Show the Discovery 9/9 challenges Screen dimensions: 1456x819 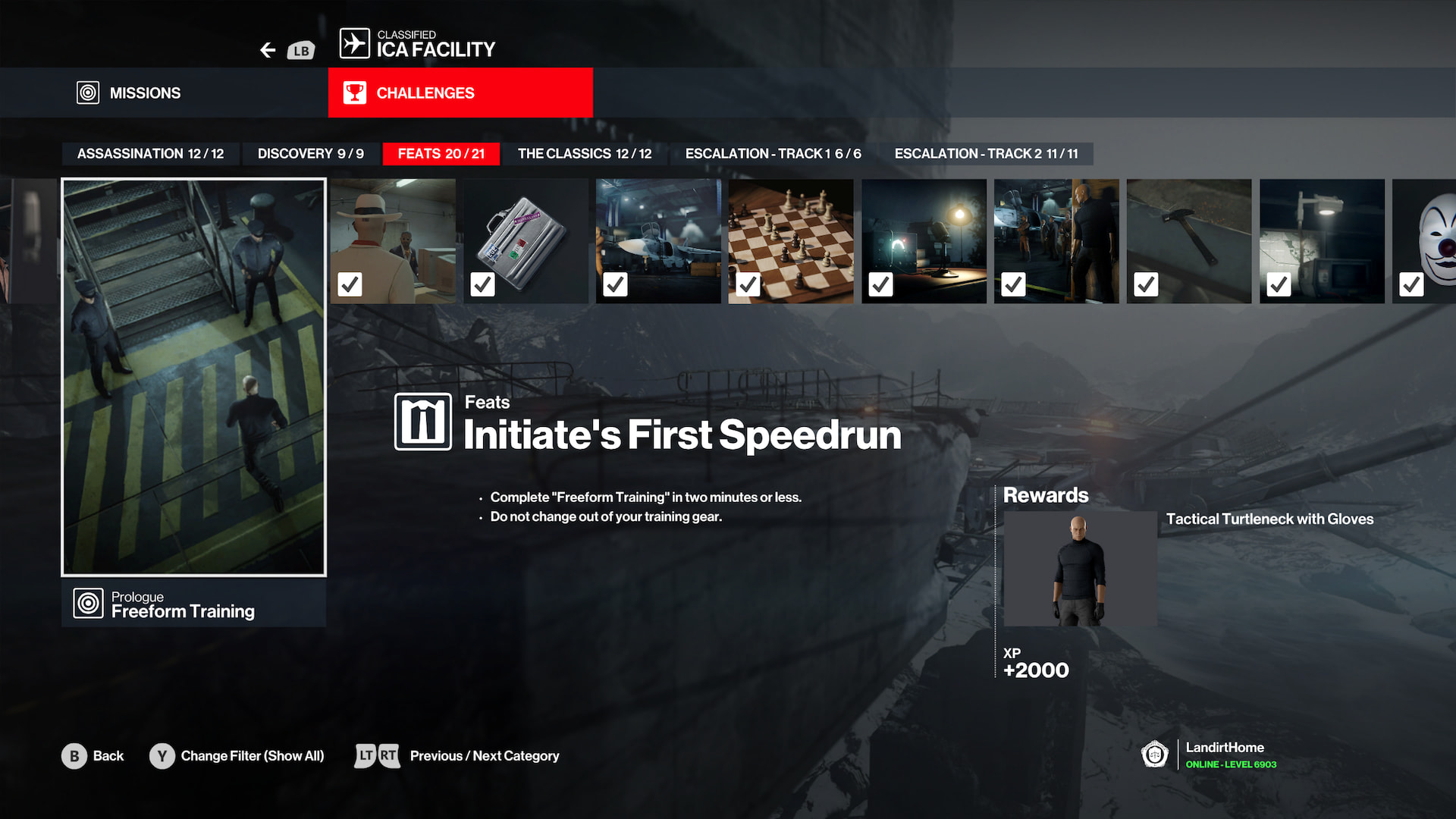click(310, 154)
